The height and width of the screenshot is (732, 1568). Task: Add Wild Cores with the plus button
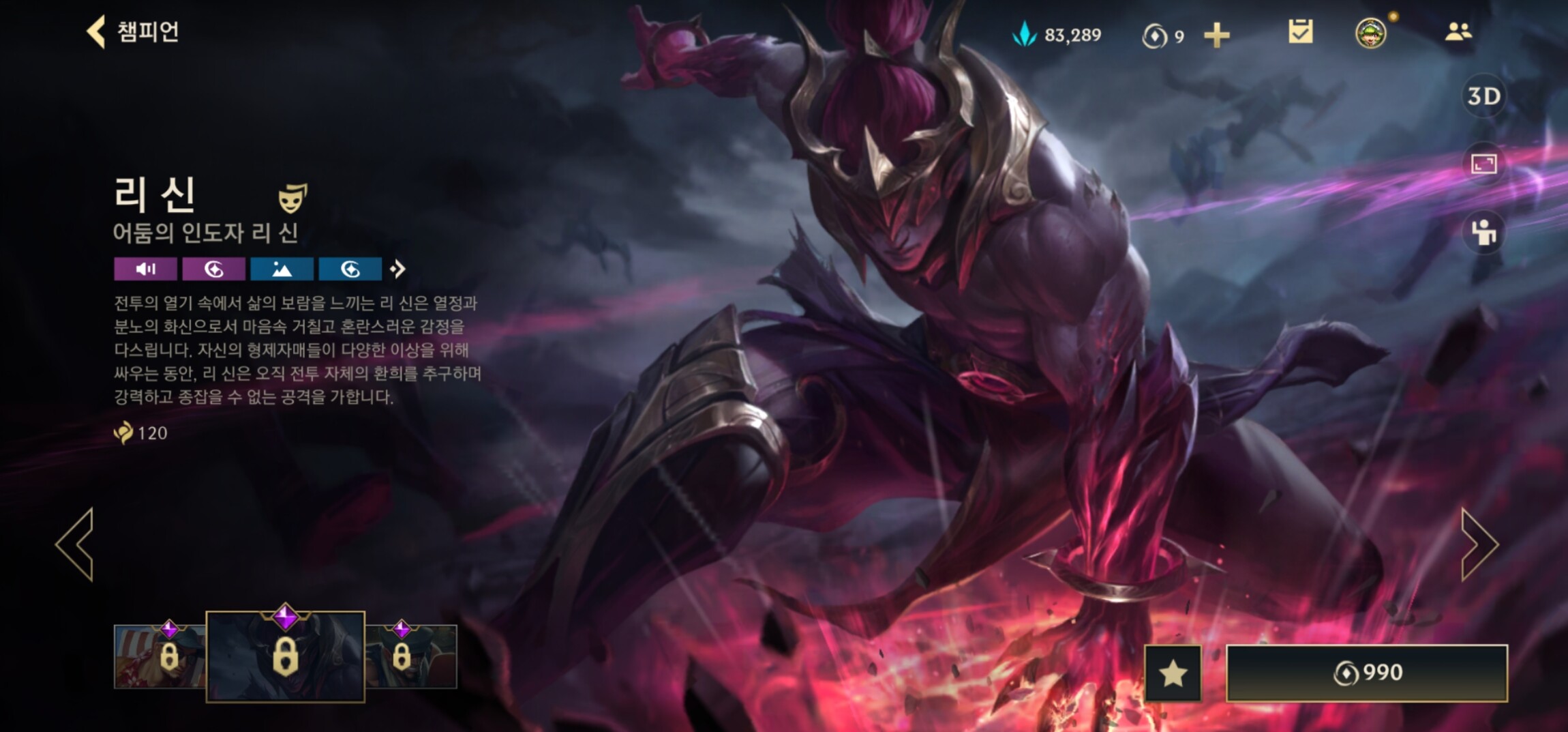1216,35
